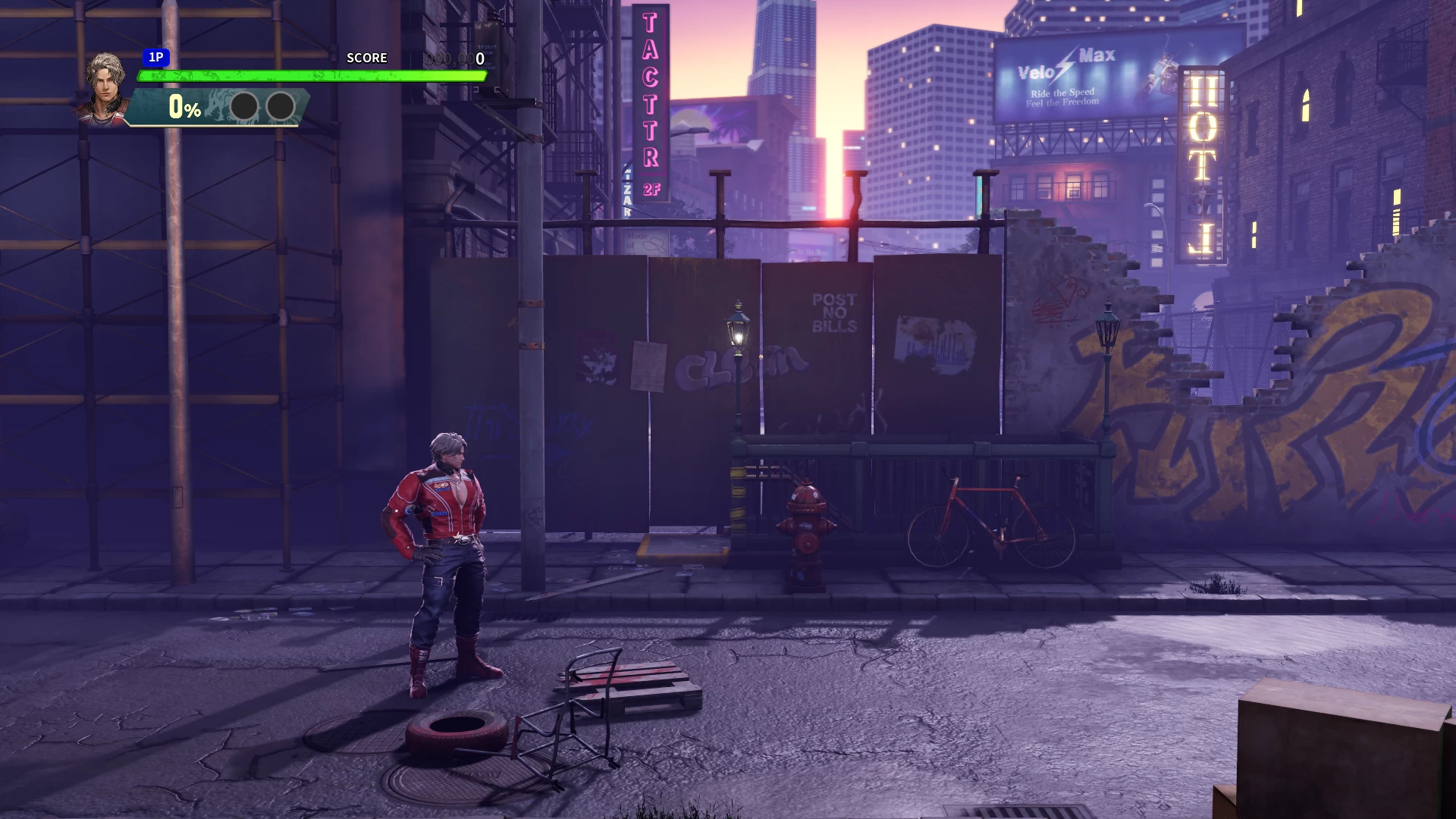Click the player character portrait

(105, 87)
